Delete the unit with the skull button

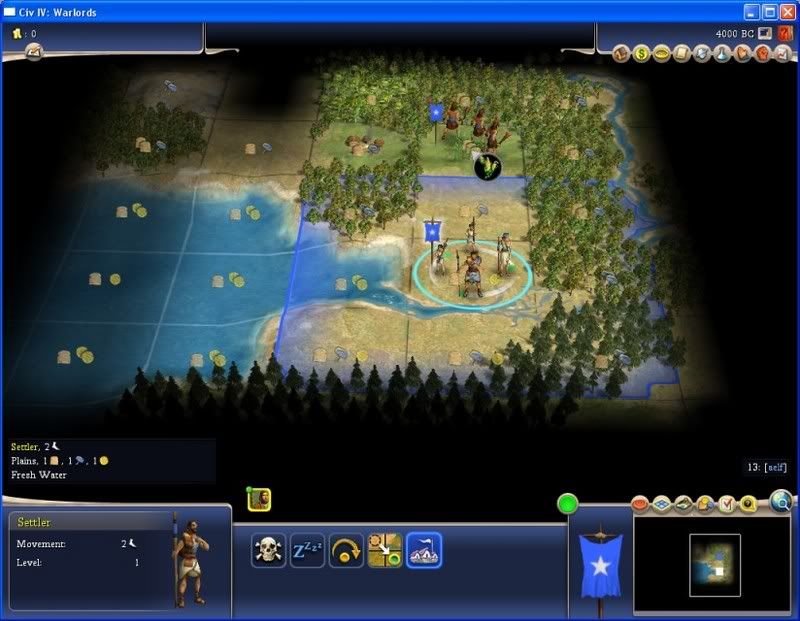click(268, 550)
